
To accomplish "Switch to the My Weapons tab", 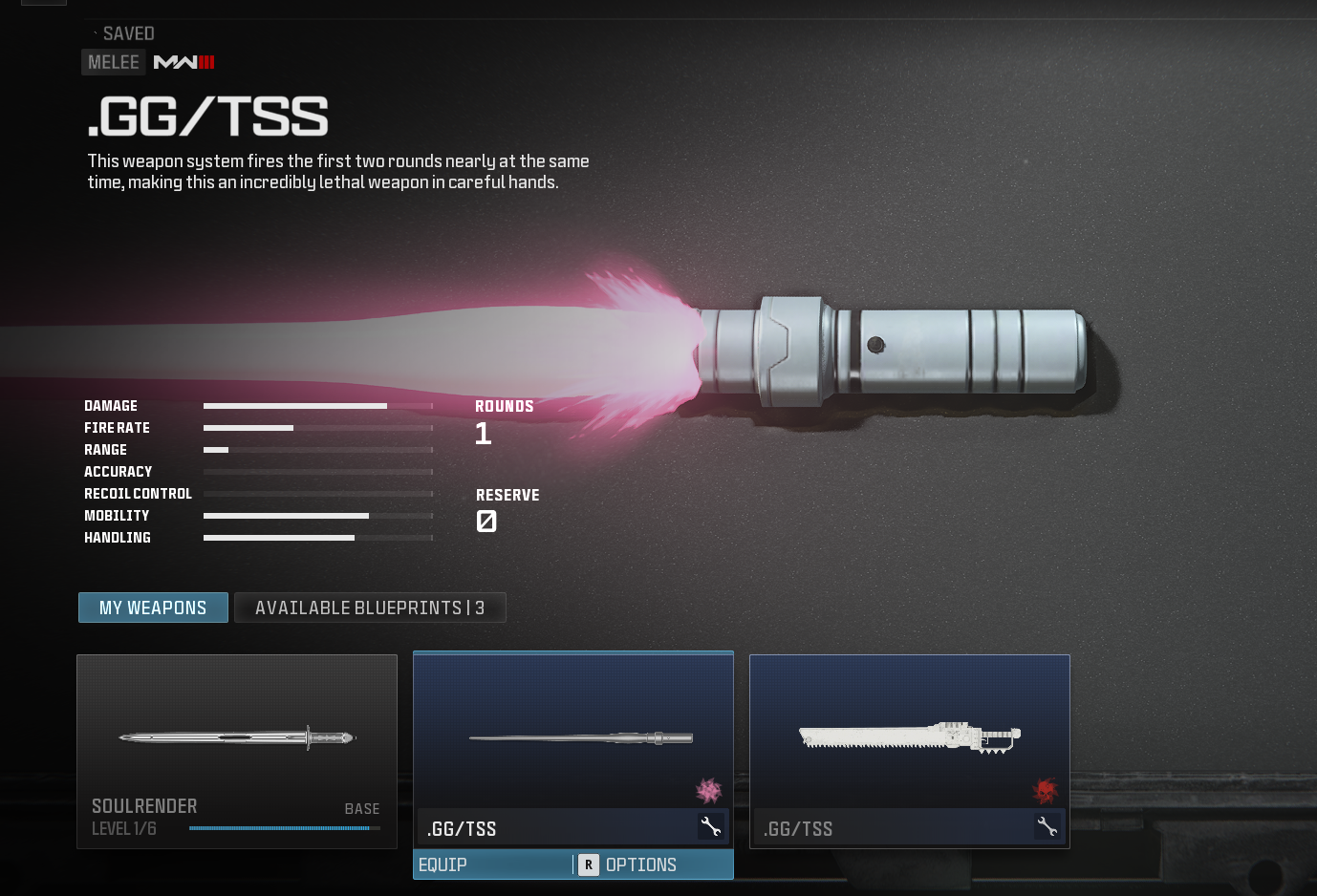I will click(153, 608).
